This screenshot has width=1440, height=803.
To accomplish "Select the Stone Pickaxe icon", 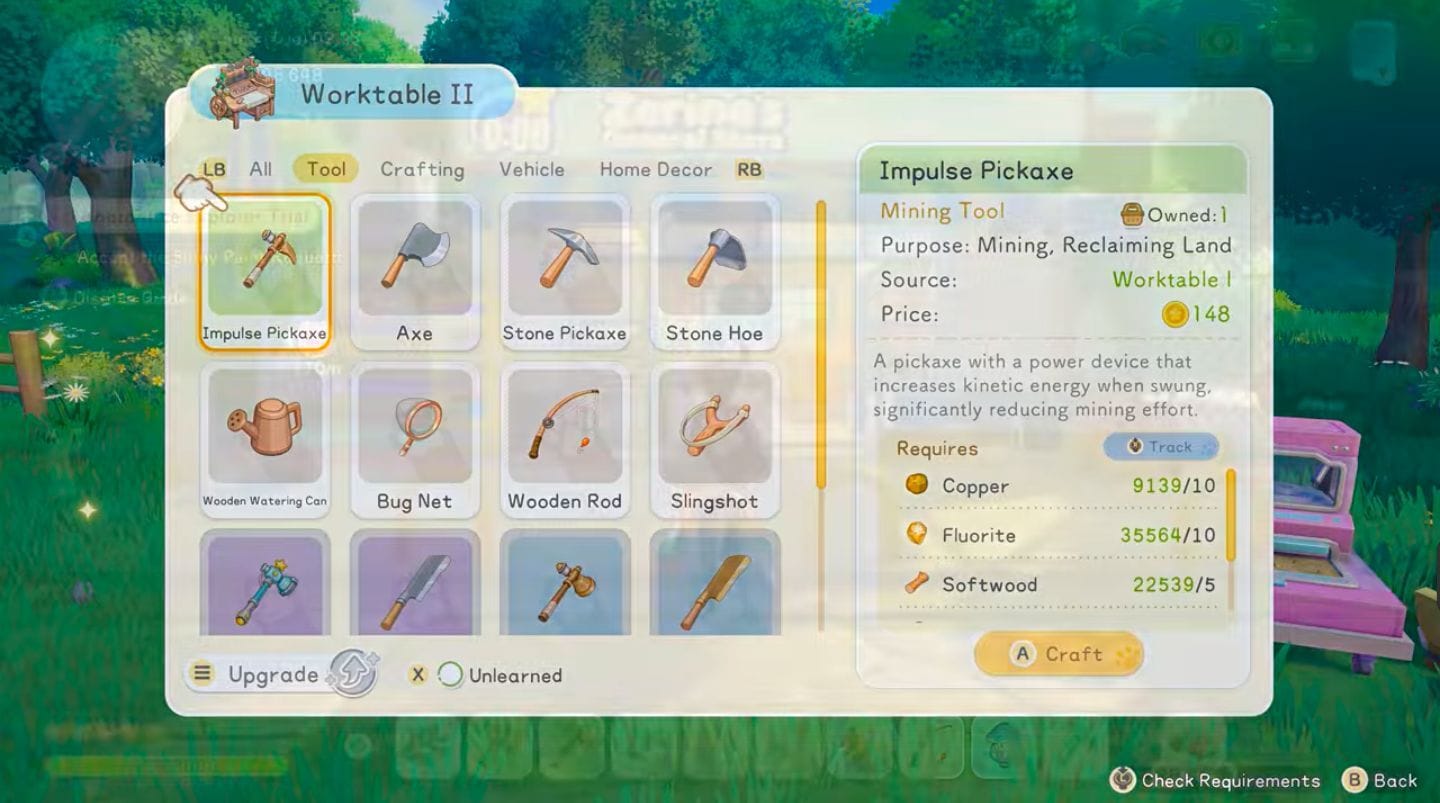I will click(x=565, y=265).
